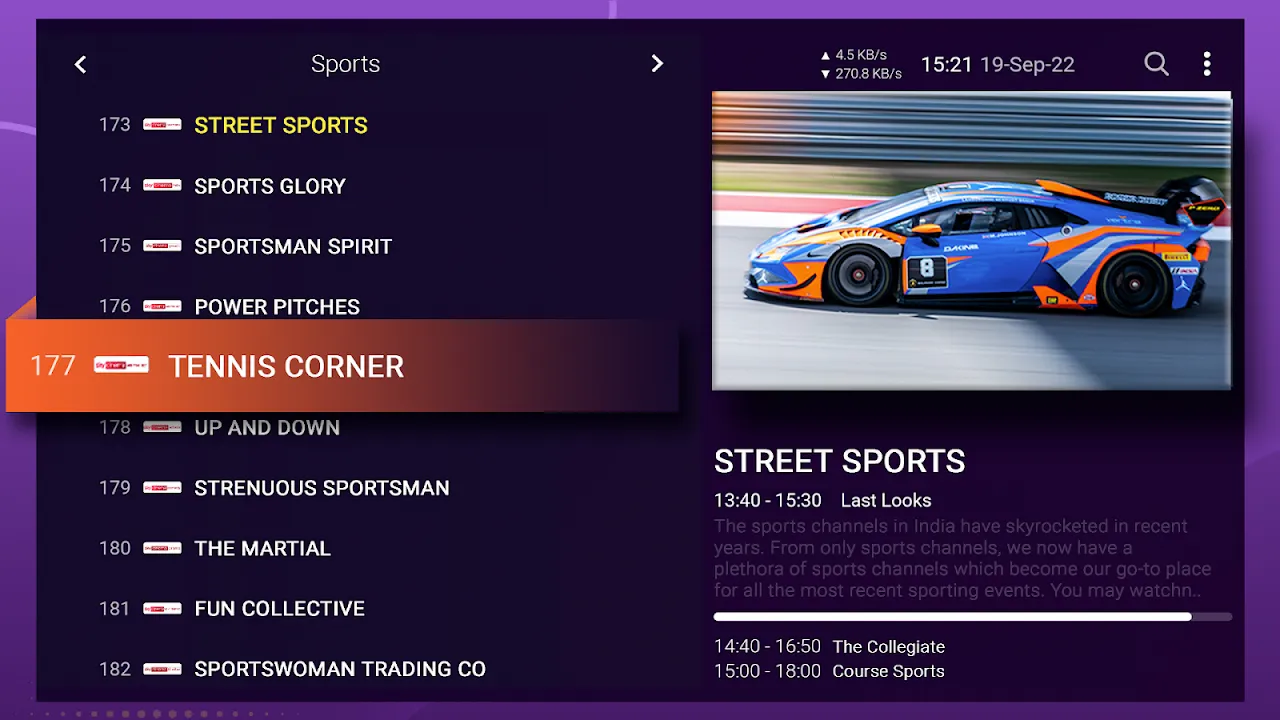
Task: Select the Sports category title
Action: [x=345, y=63]
